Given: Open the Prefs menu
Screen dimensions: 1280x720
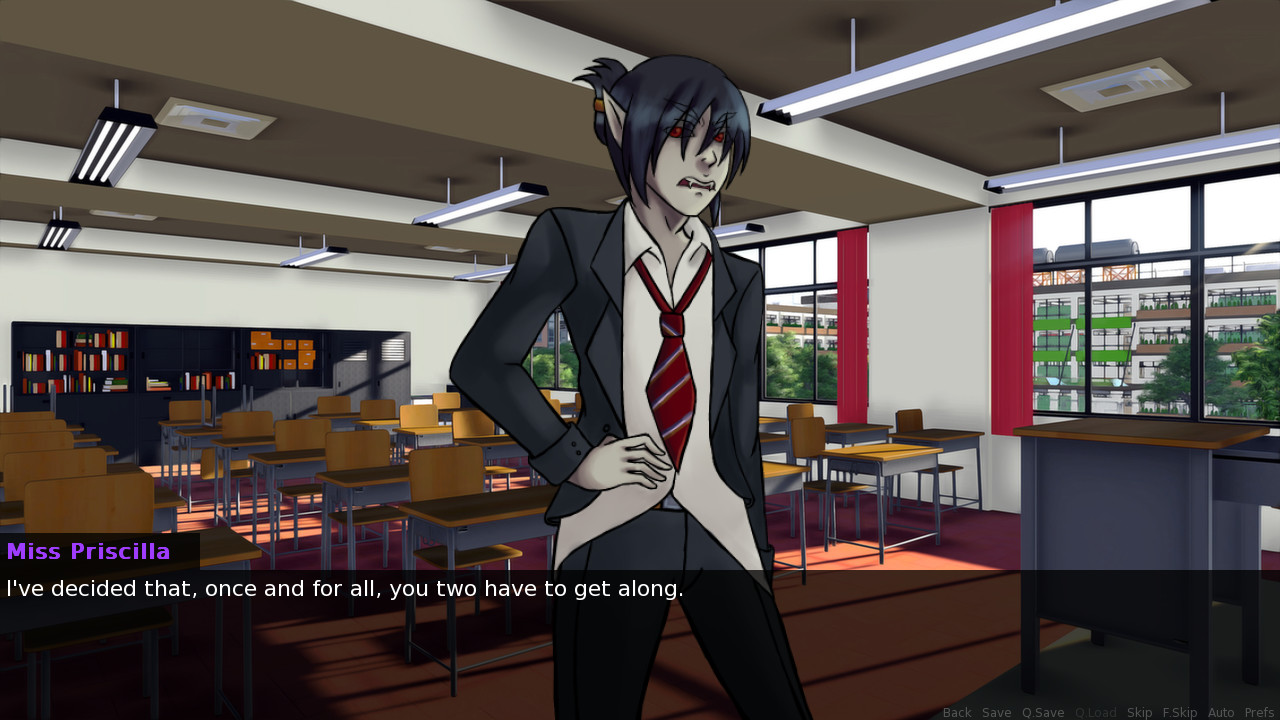Looking at the screenshot, I should pyautogui.click(x=1259, y=712).
